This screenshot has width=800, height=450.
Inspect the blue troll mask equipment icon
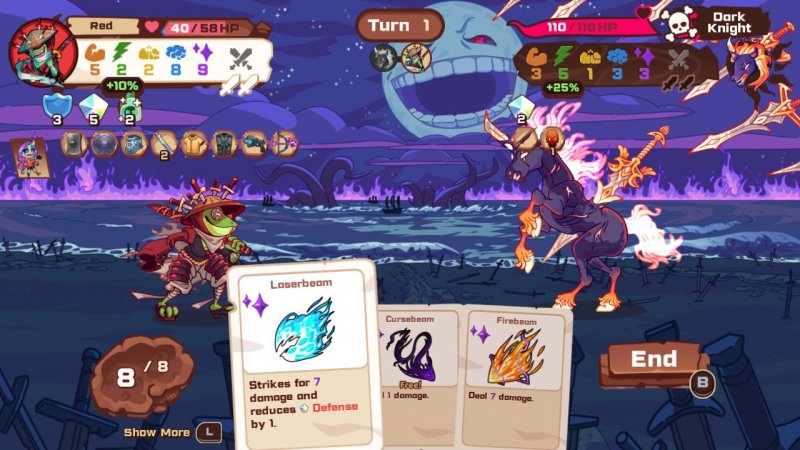[134, 144]
